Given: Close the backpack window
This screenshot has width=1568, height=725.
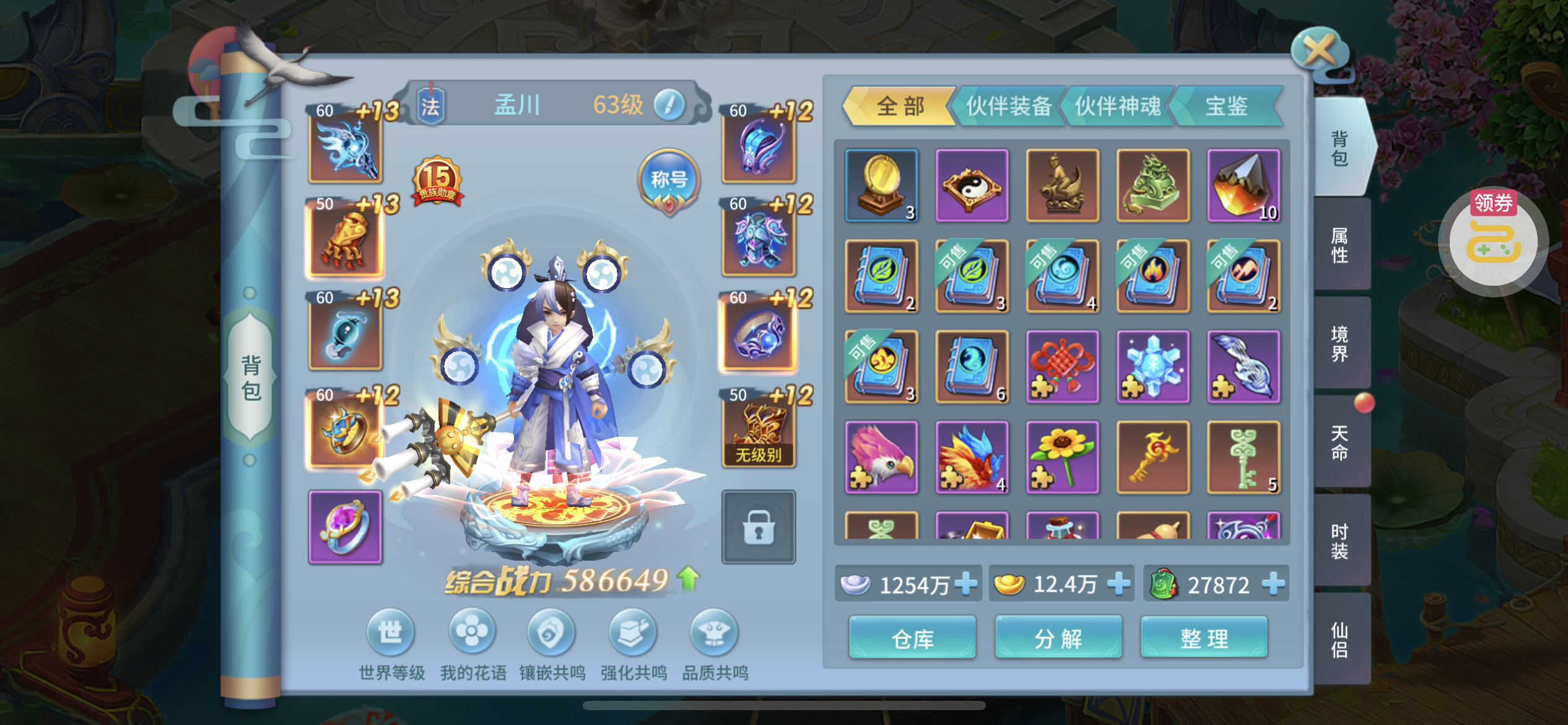Looking at the screenshot, I should 1319,50.
